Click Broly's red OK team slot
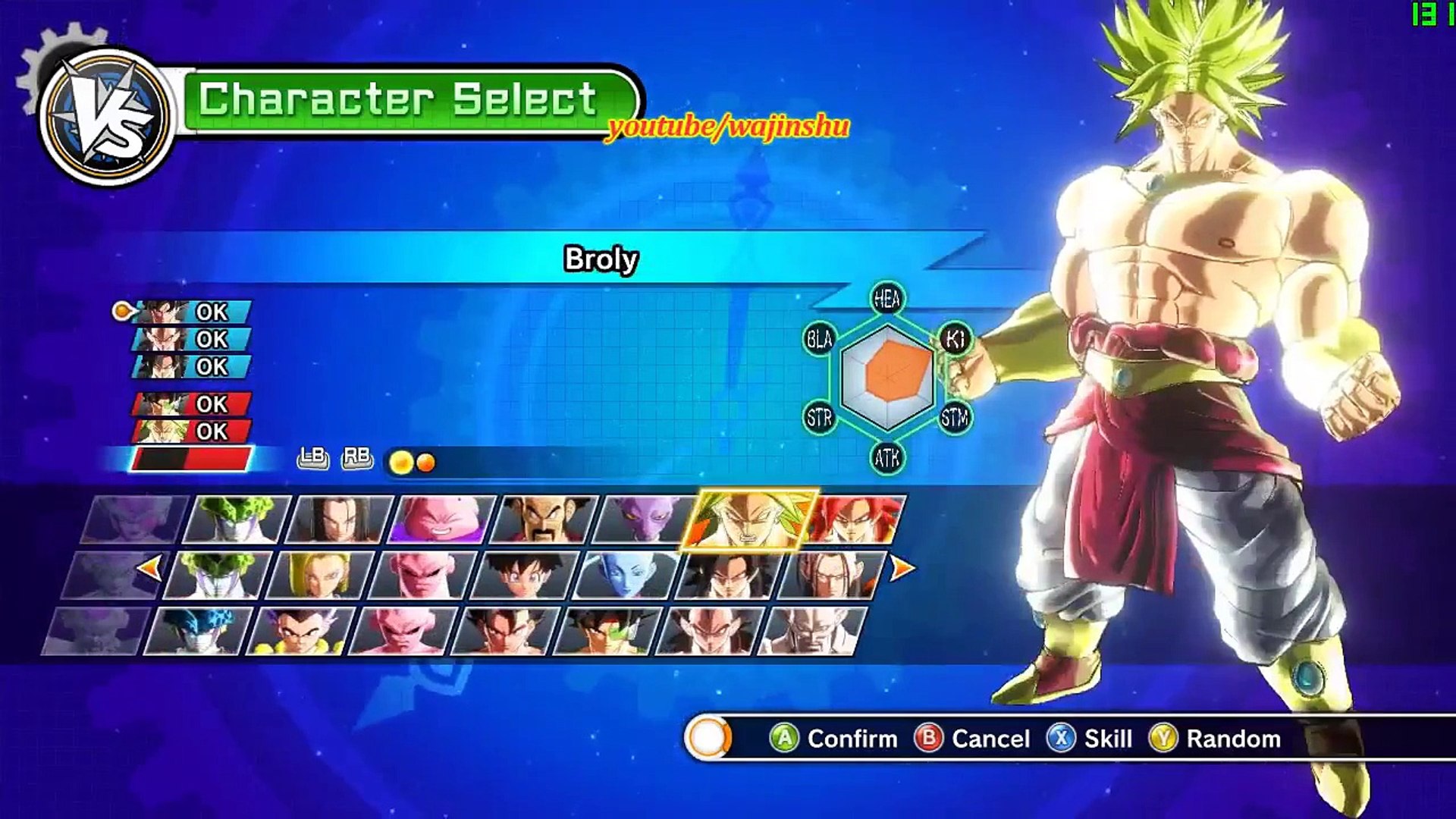 click(191, 431)
